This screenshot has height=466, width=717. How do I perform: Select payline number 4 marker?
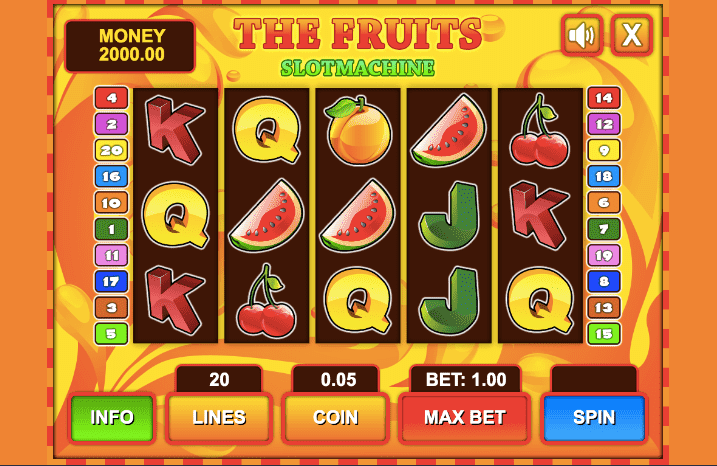[x=110, y=98]
